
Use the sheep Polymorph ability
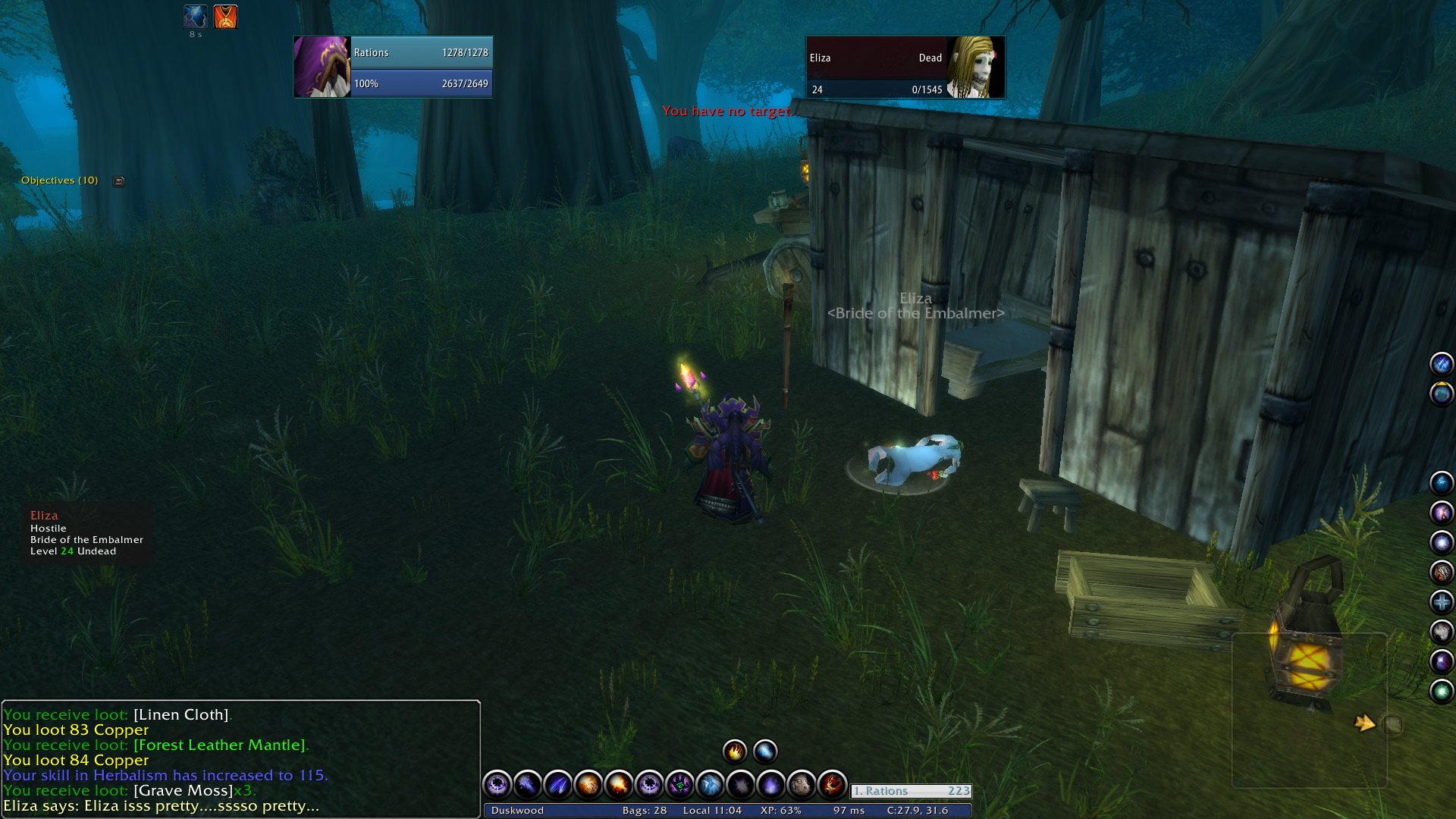pos(801,784)
